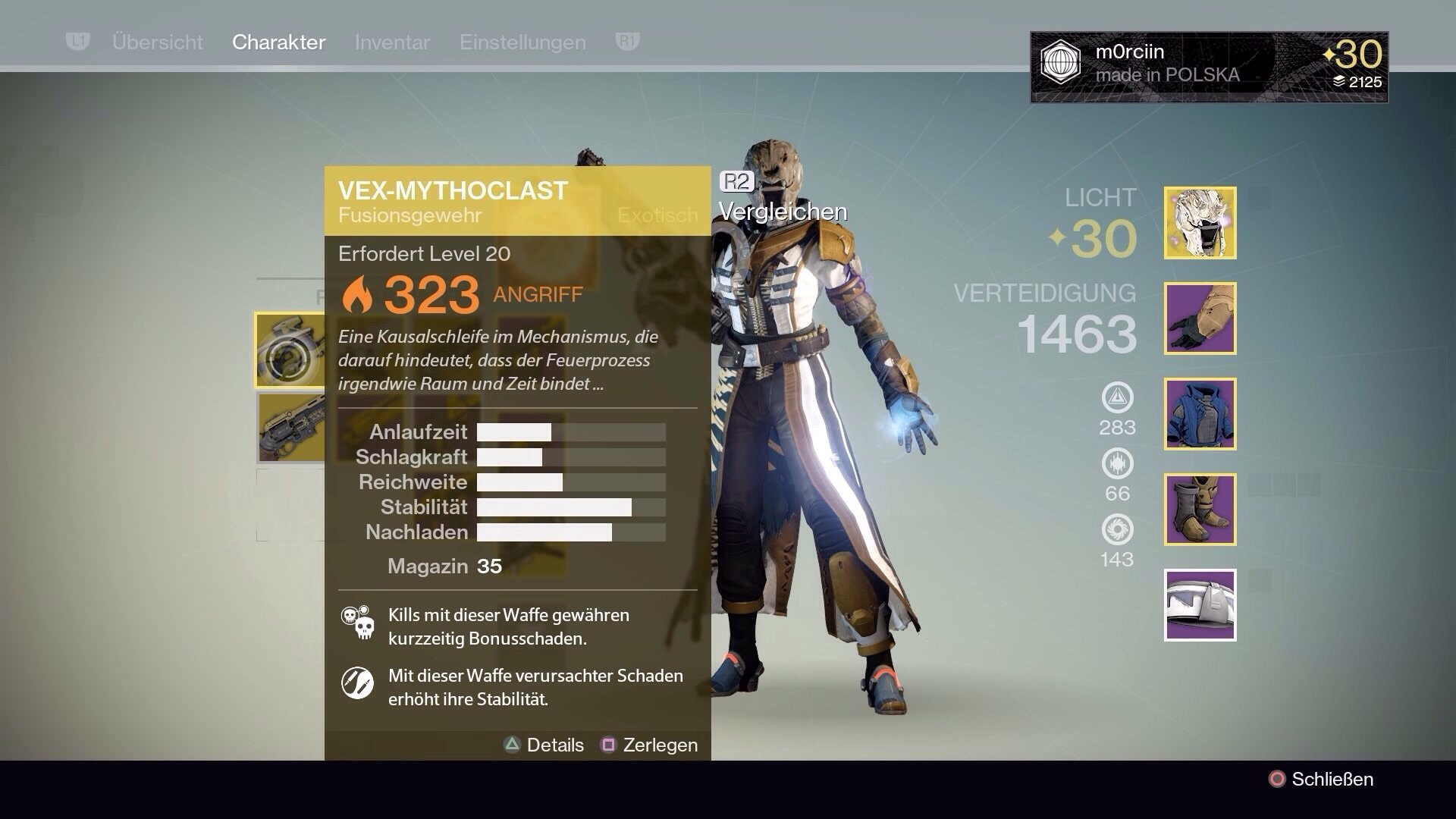Click the stability-boost perk icon

(359, 683)
